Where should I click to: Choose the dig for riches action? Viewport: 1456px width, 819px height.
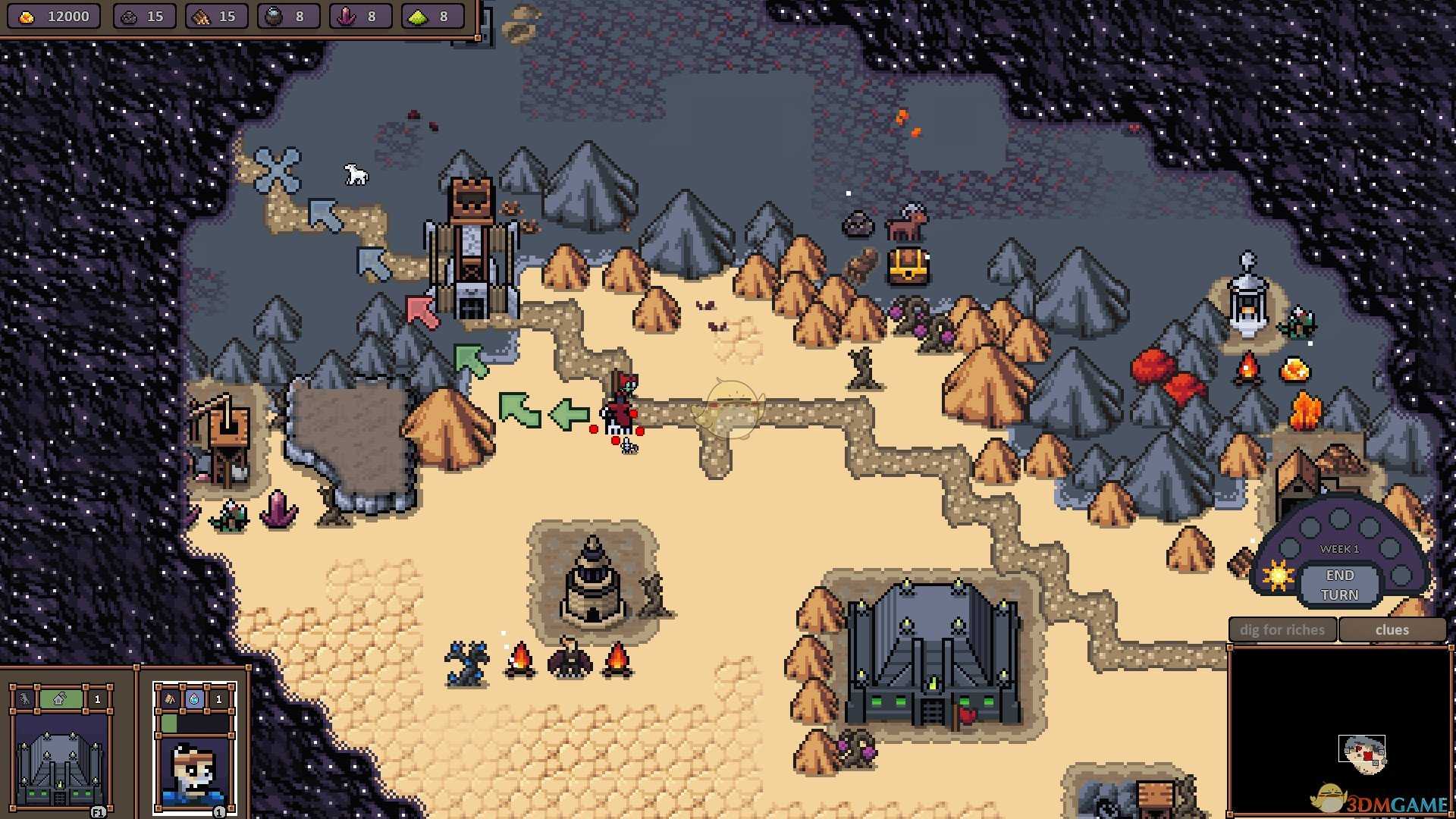click(x=1282, y=630)
